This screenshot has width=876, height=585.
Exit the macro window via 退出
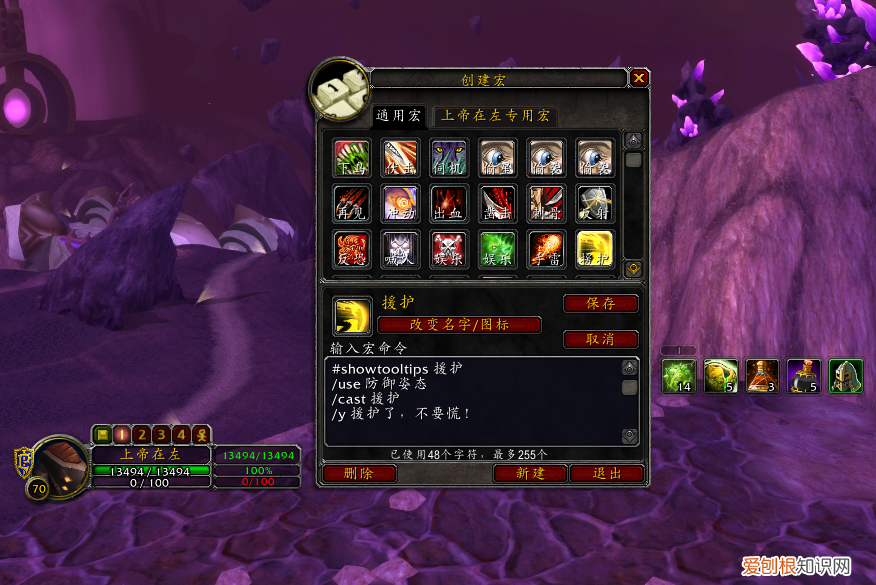pyautogui.click(x=608, y=473)
